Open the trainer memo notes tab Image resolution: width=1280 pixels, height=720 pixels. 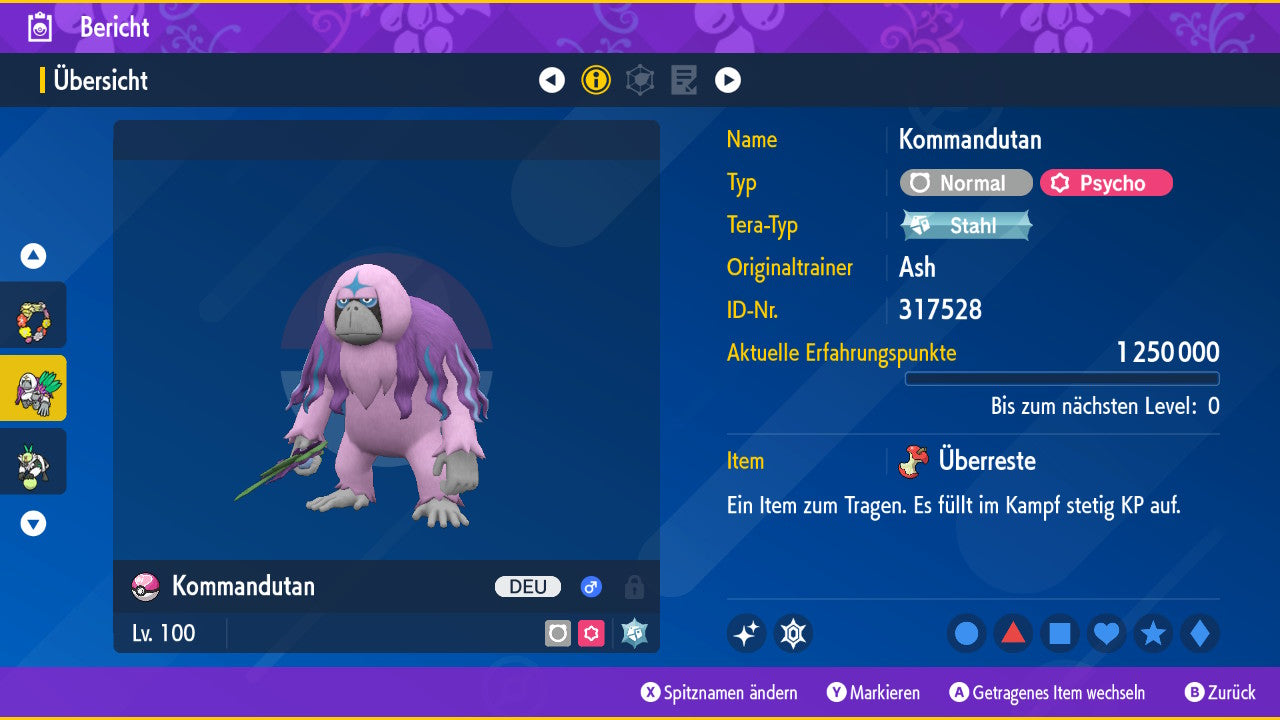[x=684, y=80]
